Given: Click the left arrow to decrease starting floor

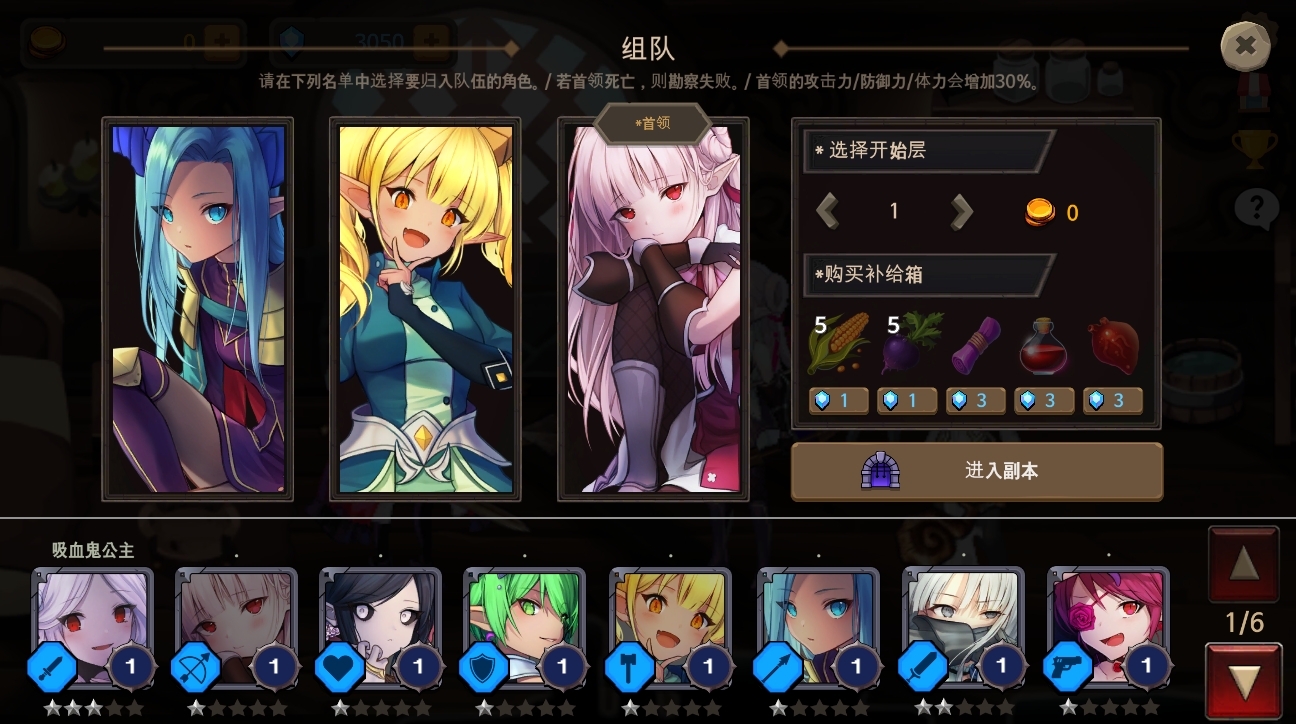Looking at the screenshot, I should (x=828, y=211).
